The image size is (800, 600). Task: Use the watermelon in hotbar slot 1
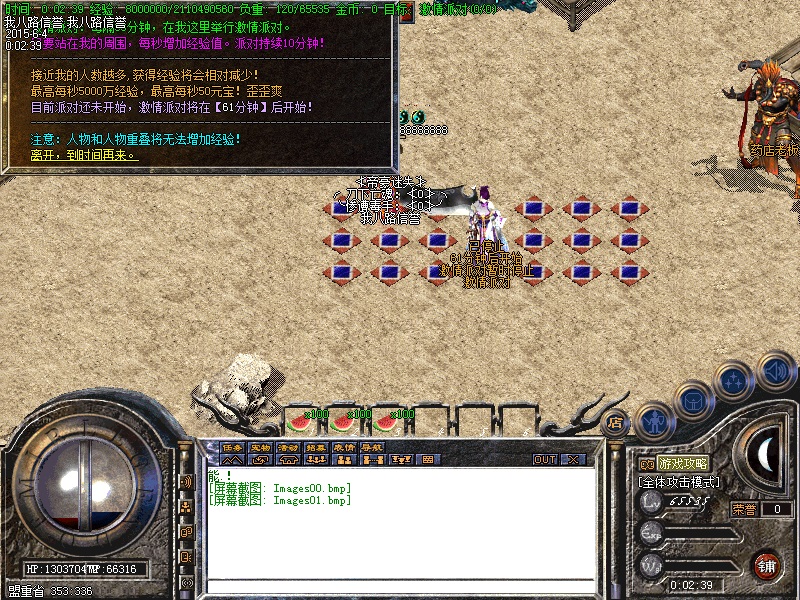(x=298, y=422)
